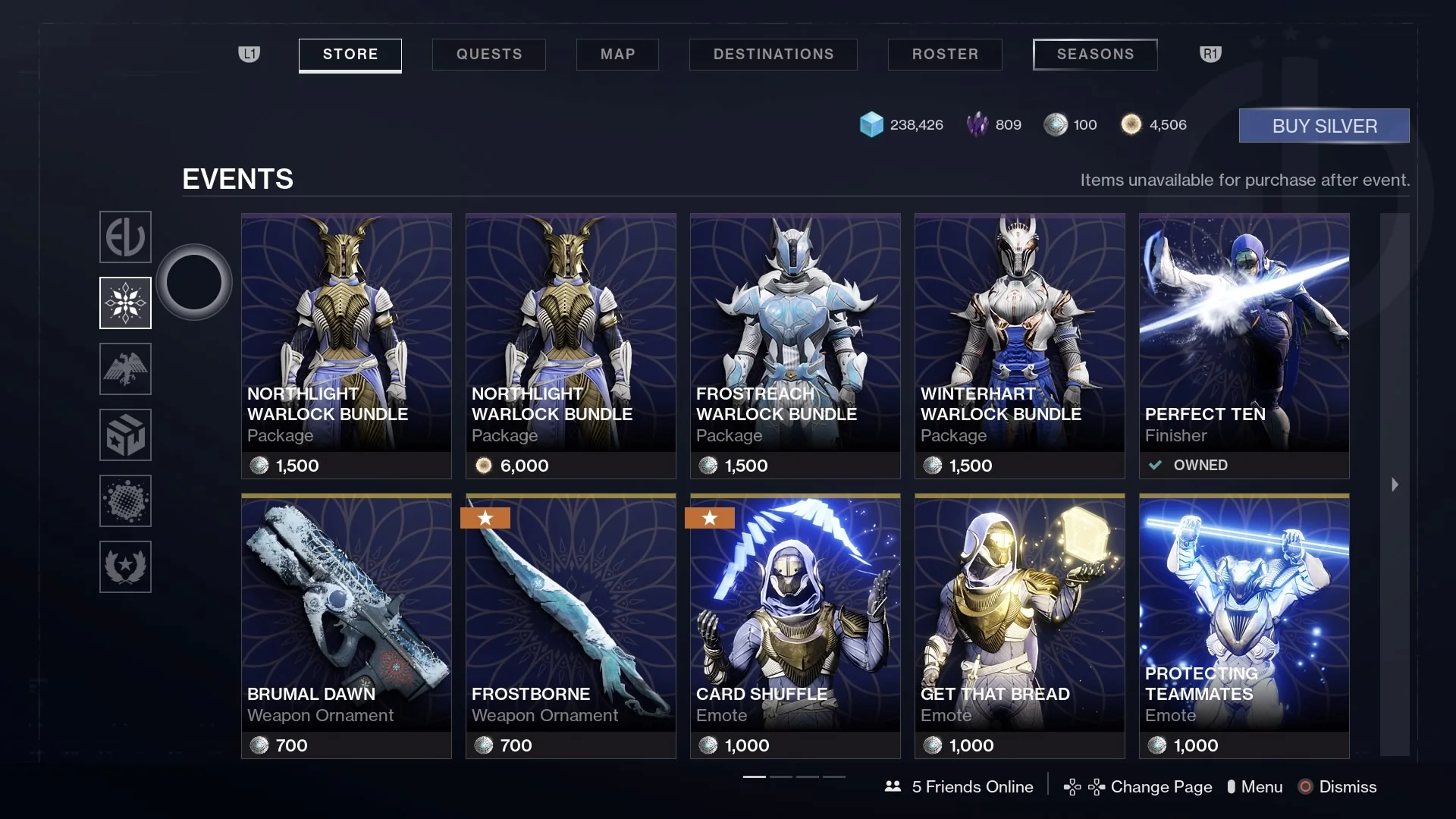
Task: Choose the Protecting Teammates emote
Action: [x=1244, y=626]
